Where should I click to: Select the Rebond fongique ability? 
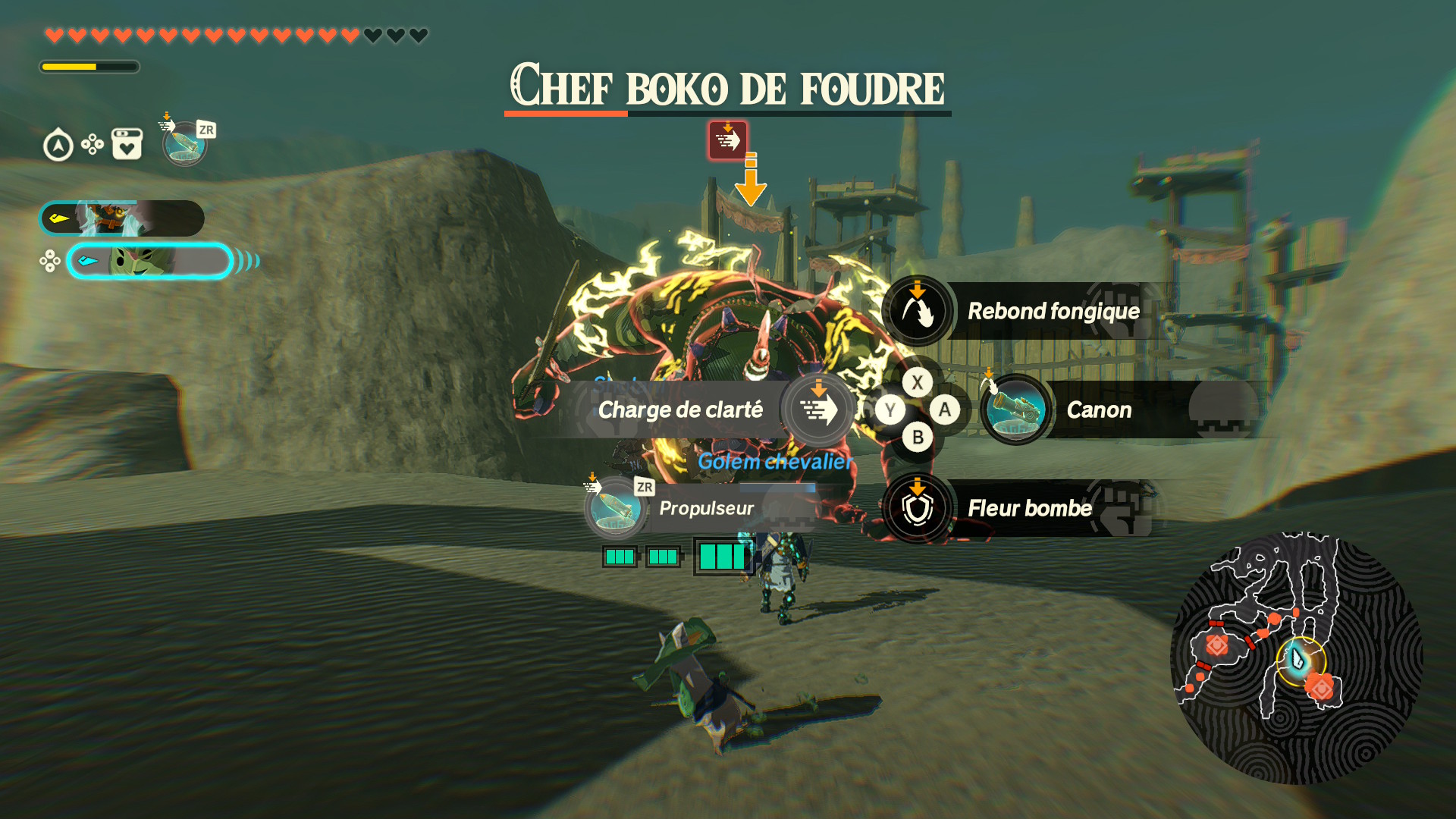tap(918, 311)
